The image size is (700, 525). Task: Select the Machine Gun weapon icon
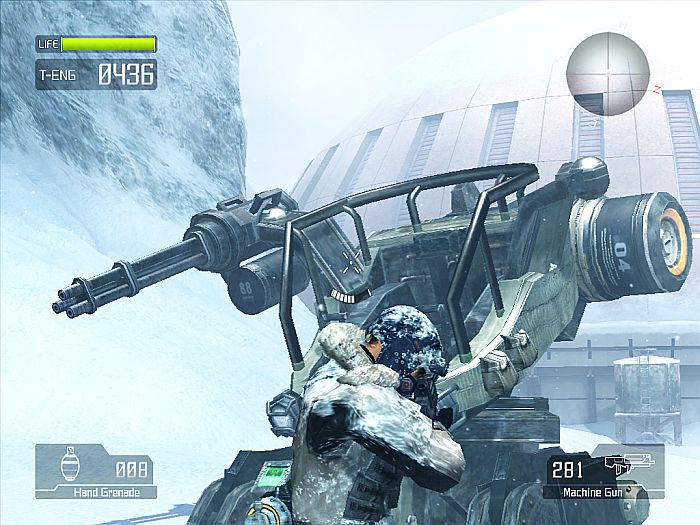tap(628, 466)
